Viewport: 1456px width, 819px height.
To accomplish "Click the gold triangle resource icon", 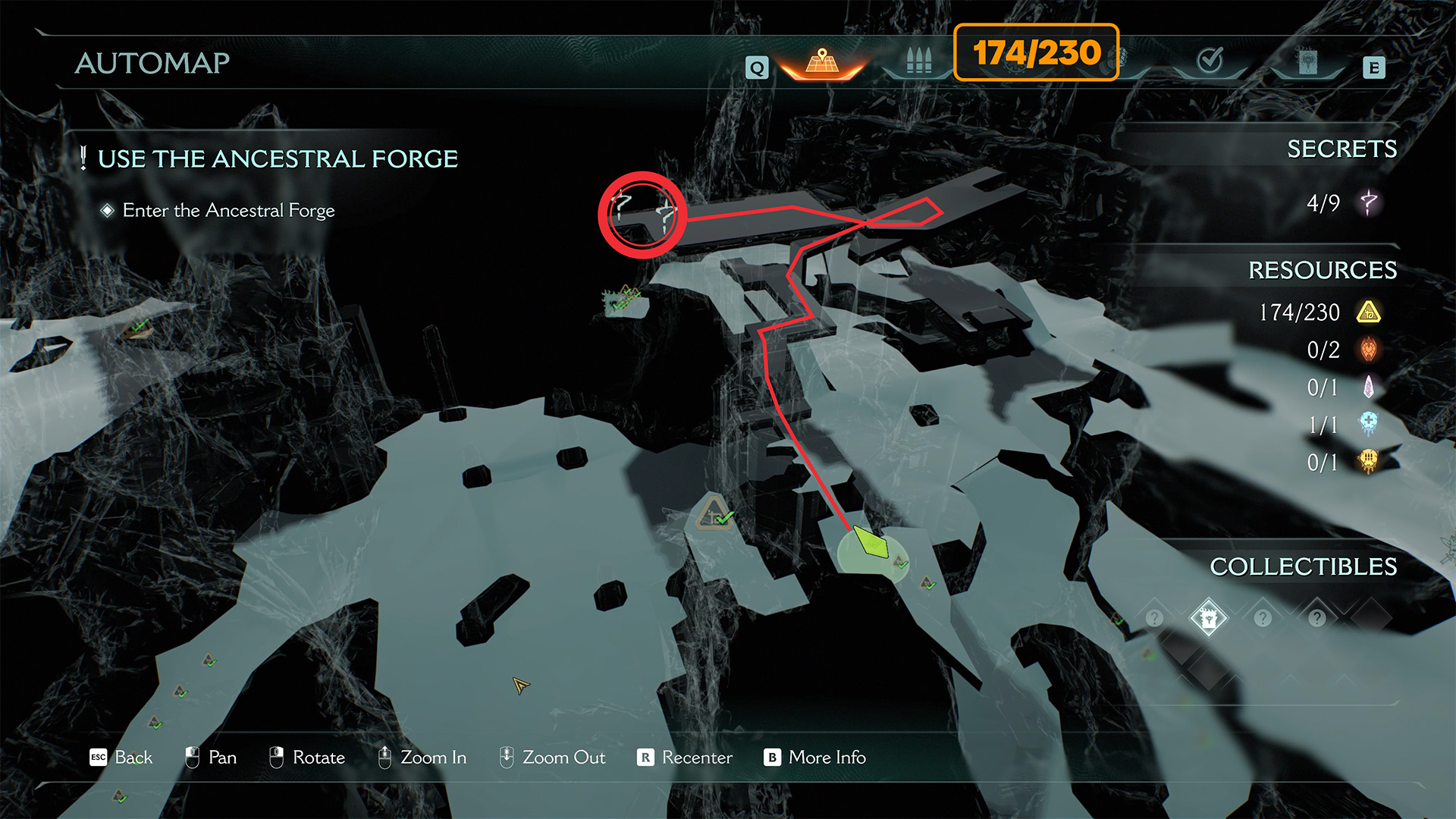I will click(x=1369, y=312).
